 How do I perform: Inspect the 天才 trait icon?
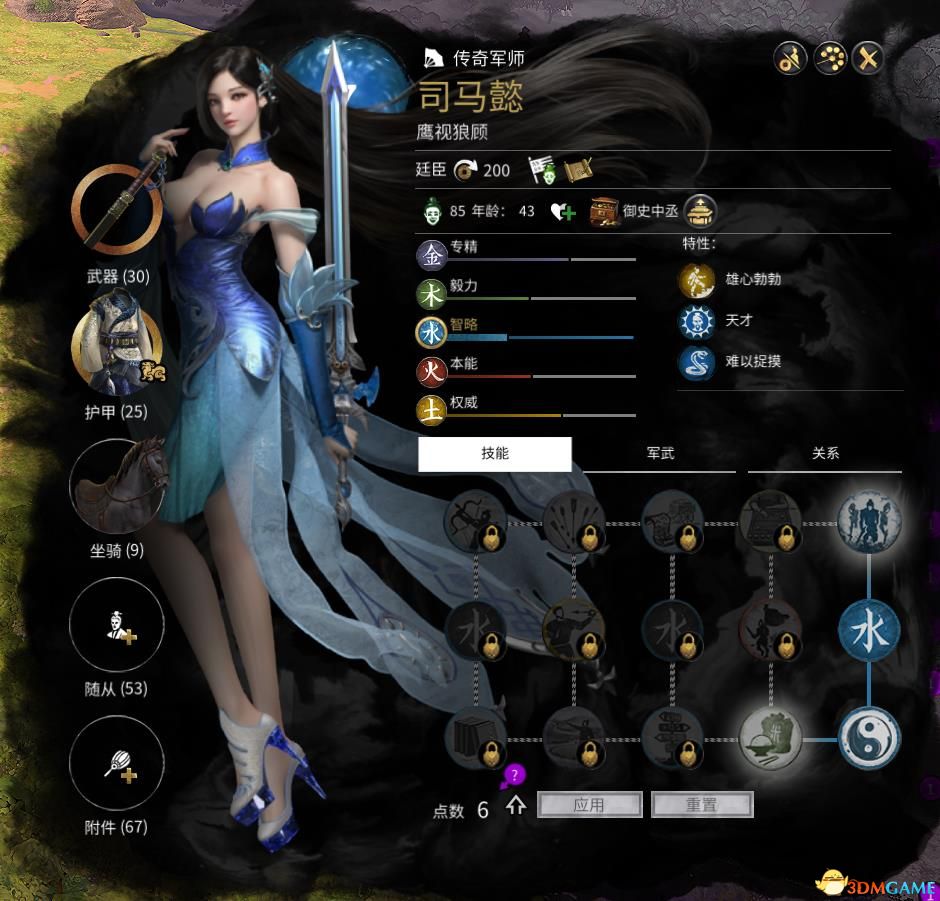pyautogui.click(x=695, y=320)
